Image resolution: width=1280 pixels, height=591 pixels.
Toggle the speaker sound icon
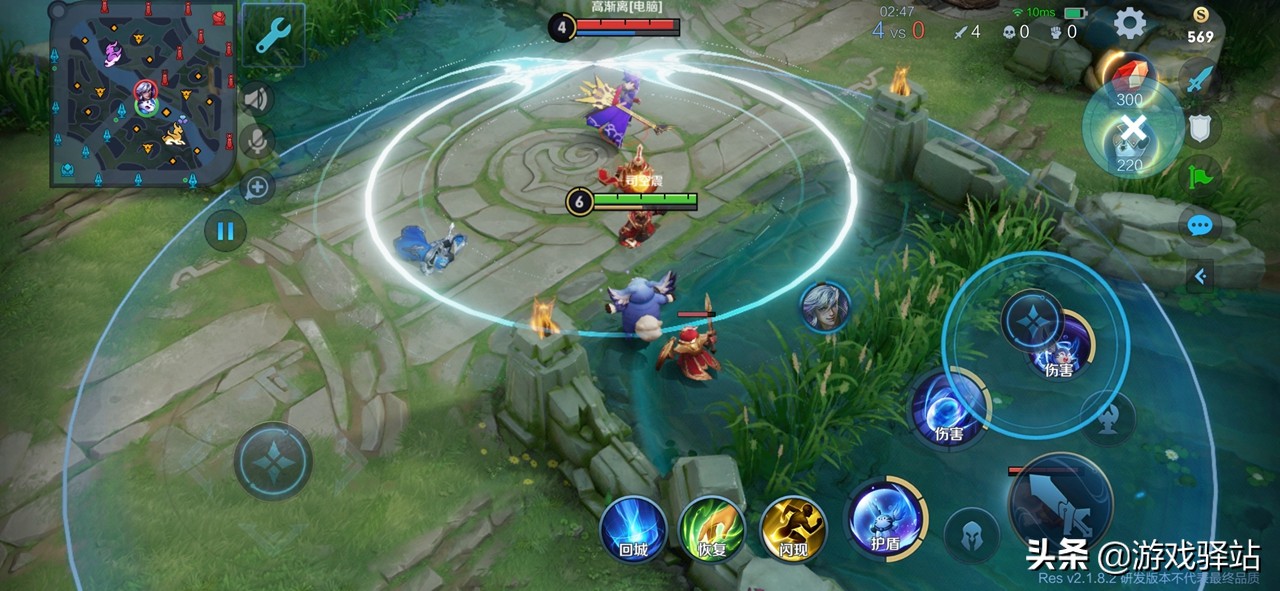(x=257, y=98)
